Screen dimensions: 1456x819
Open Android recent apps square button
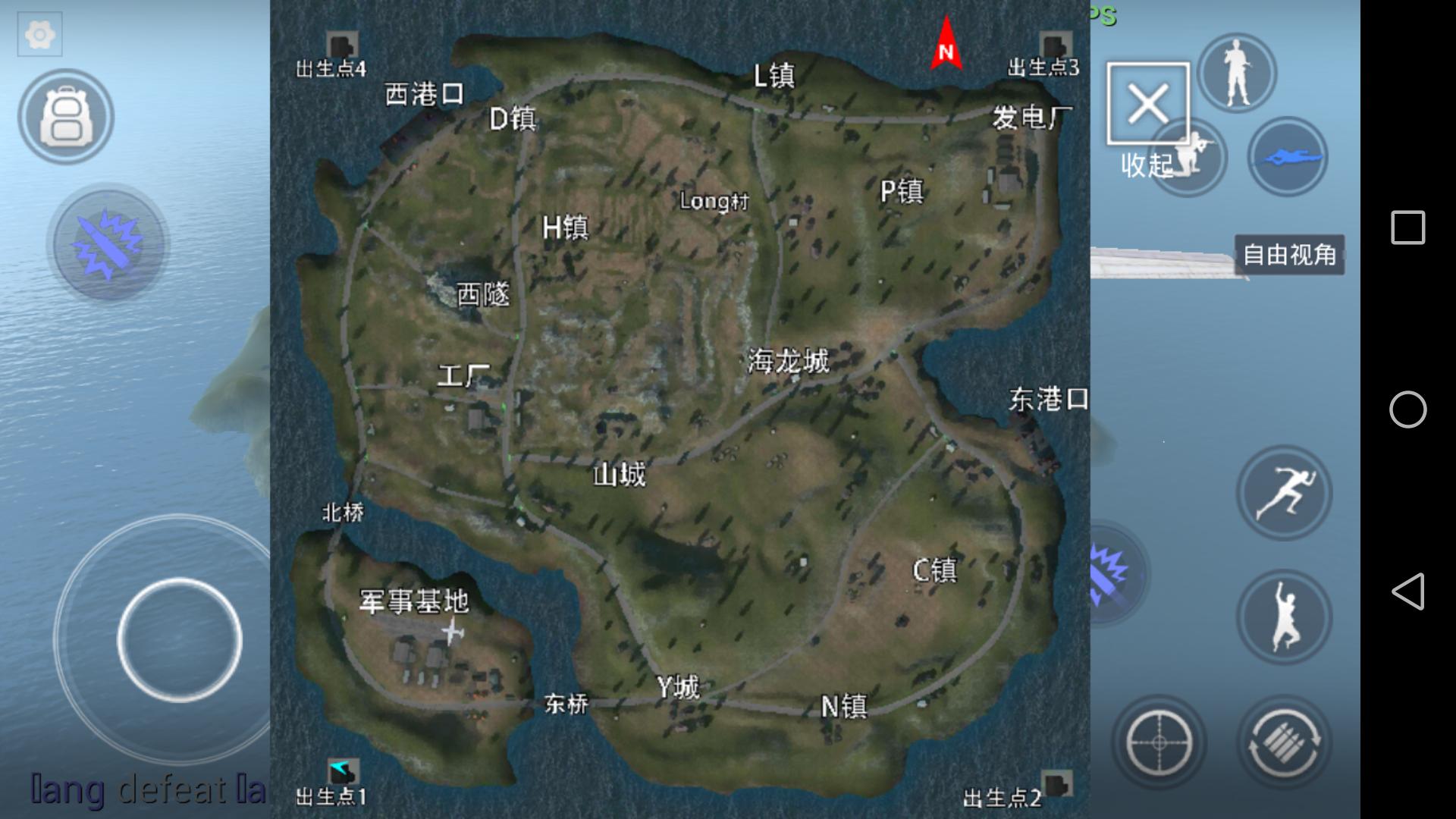pyautogui.click(x=1408, y=225)
